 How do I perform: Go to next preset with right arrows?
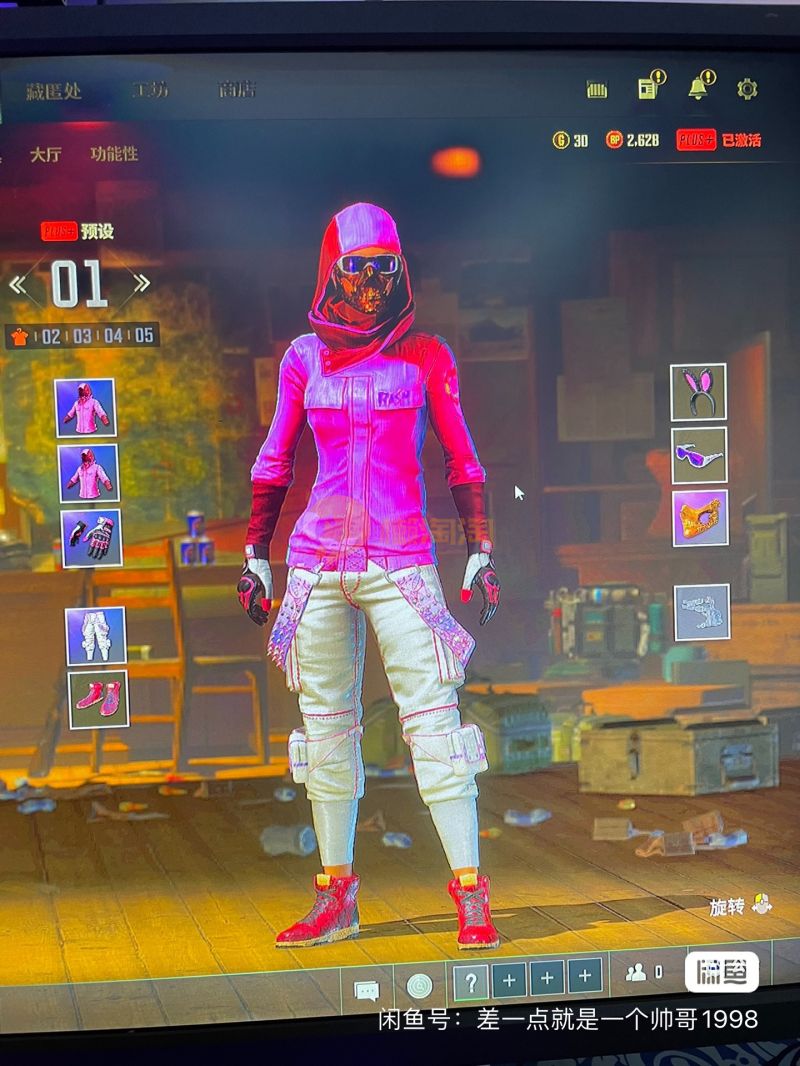click(x=141, y=283)
